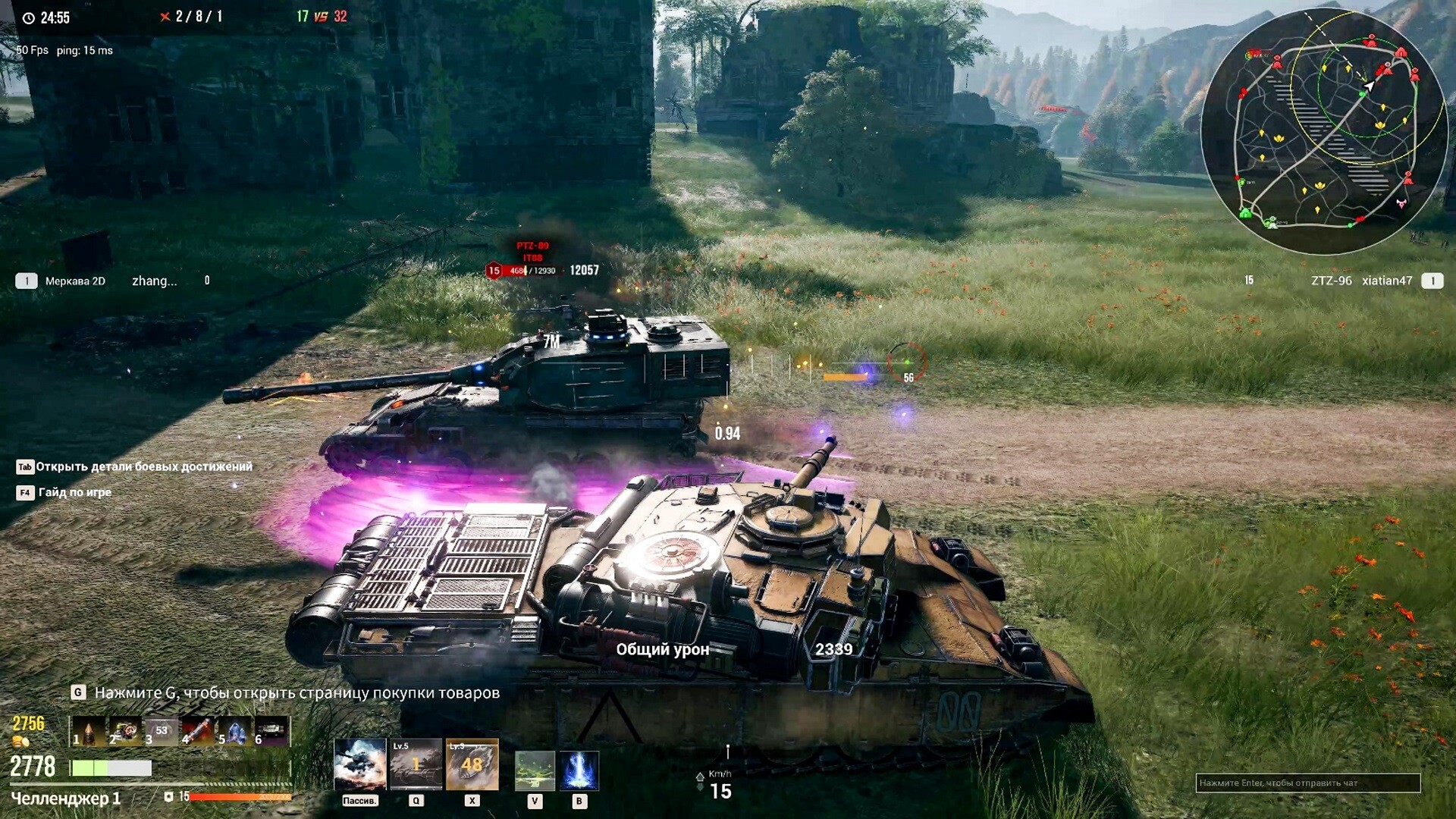Select the armor module item in slot 6

coord(271,731)
